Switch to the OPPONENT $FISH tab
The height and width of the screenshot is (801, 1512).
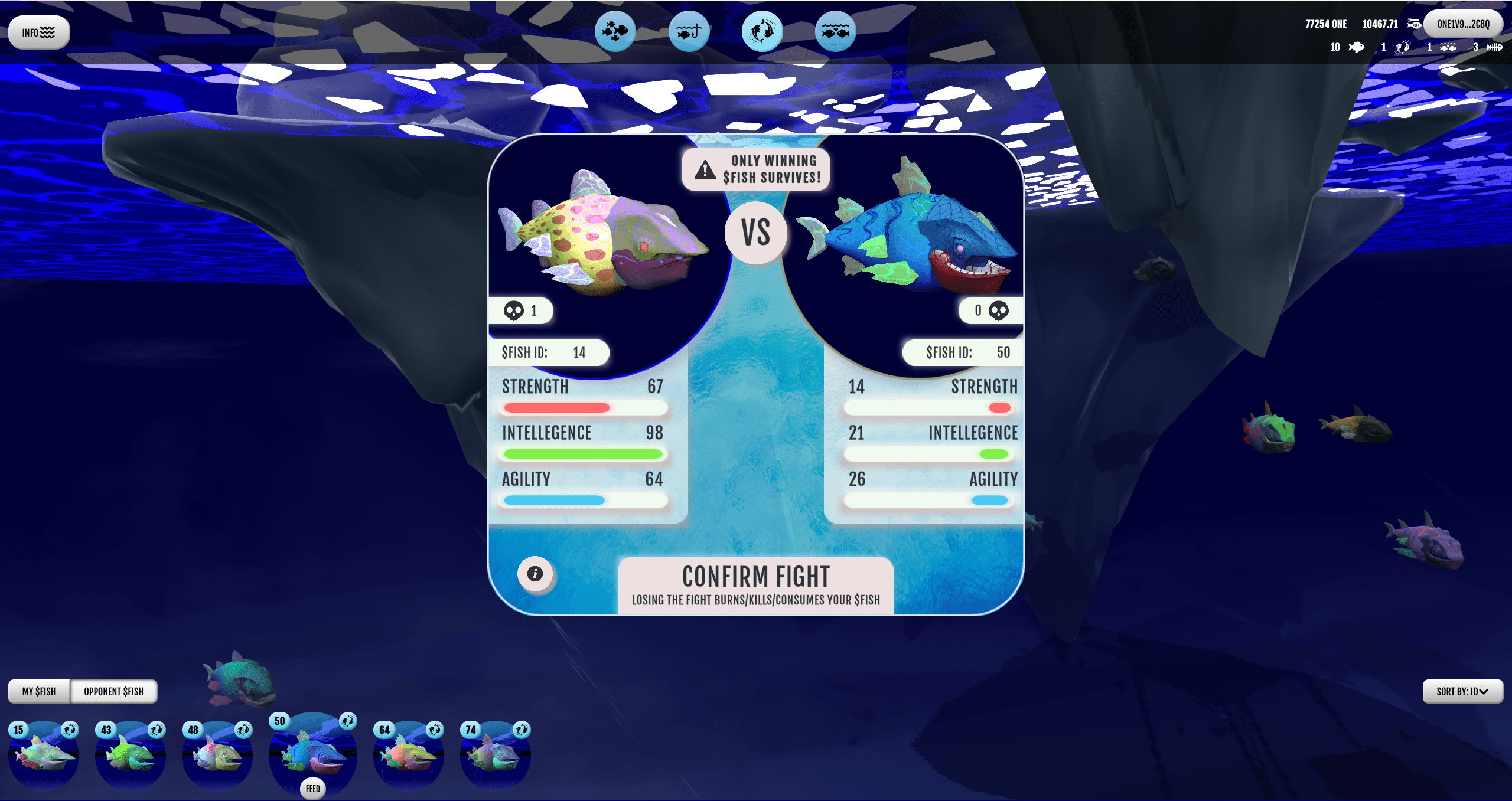tap(114, 691)
